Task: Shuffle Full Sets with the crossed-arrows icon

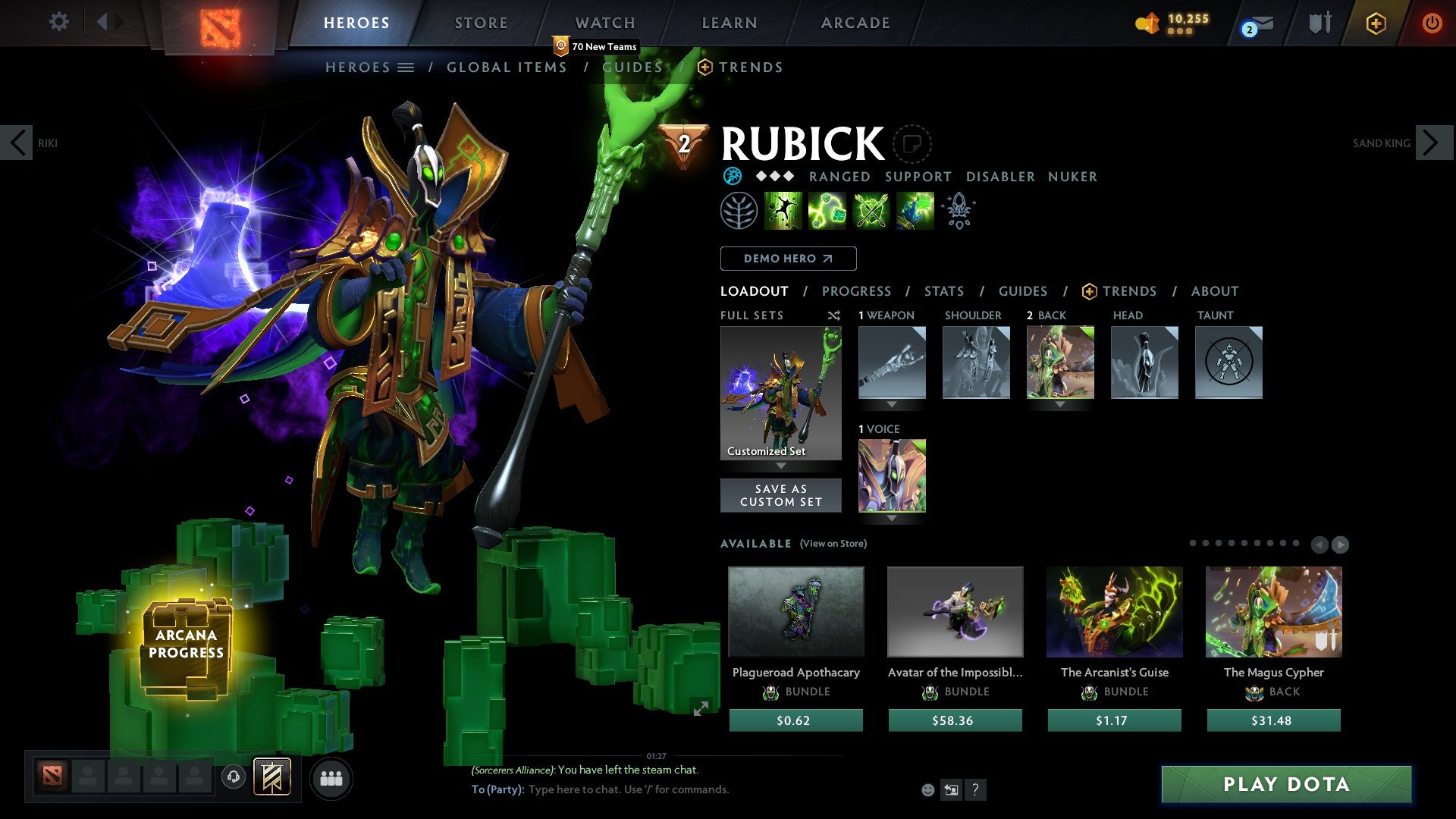Action: pyautogui.click(x=833, y=315)
